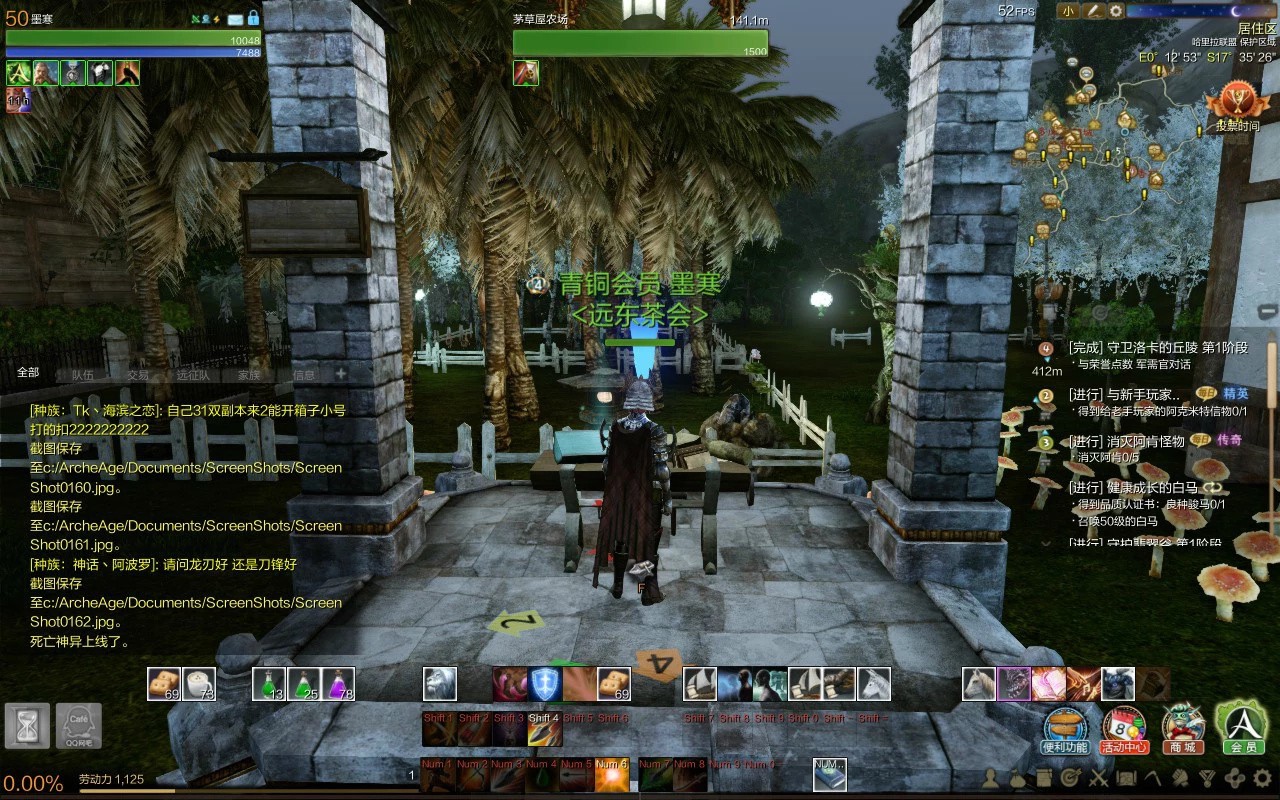Open the minimap gear settings button
1280x800 pixels.
1116,11
